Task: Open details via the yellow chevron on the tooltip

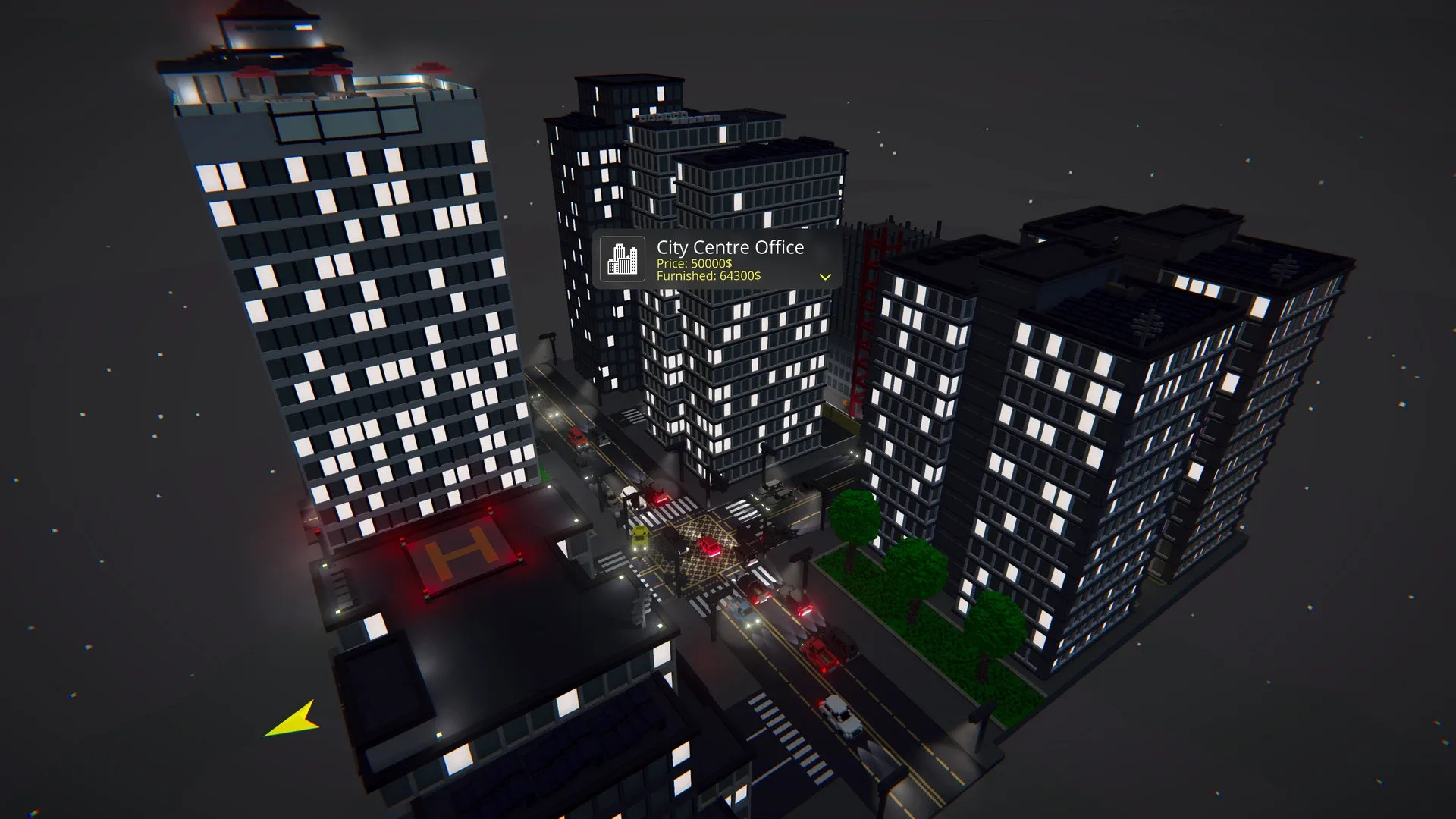Action: pos(826,276)
